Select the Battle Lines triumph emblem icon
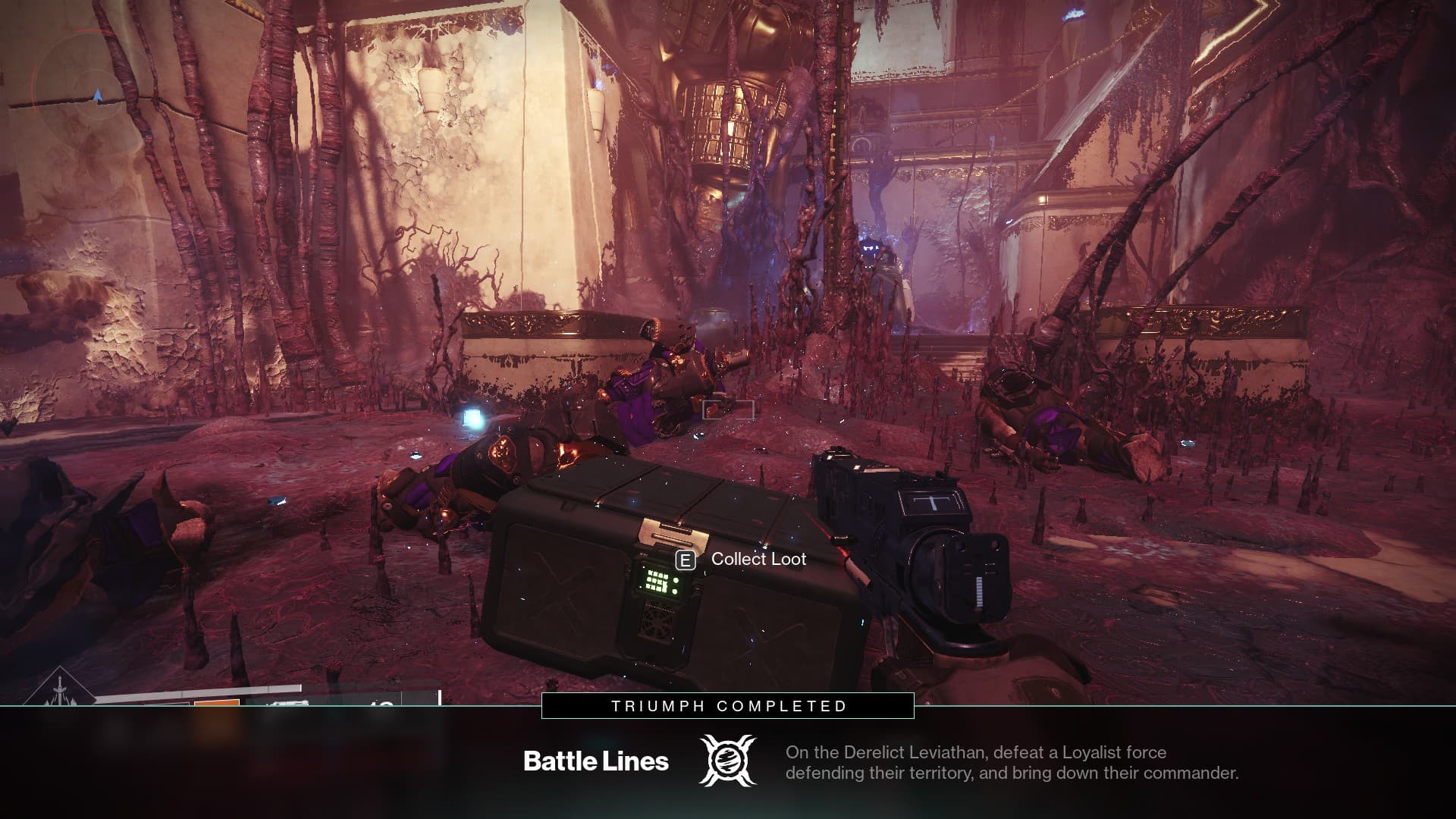Viewport: 1456px width, 819px height. 727,761
